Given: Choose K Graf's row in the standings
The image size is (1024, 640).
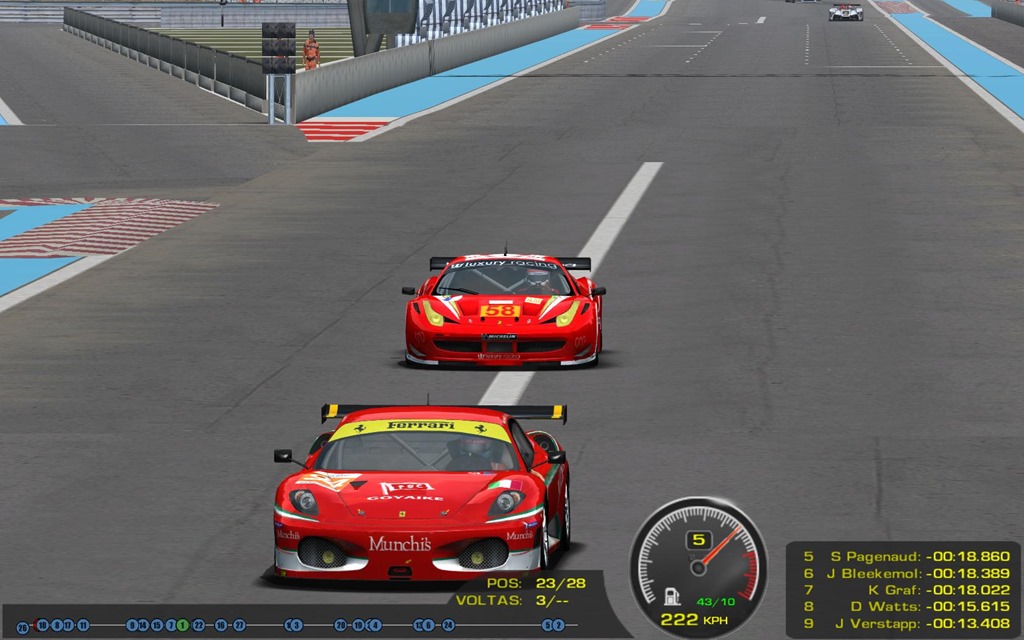Looking at the screenshot, I should [x=905, y=589].
